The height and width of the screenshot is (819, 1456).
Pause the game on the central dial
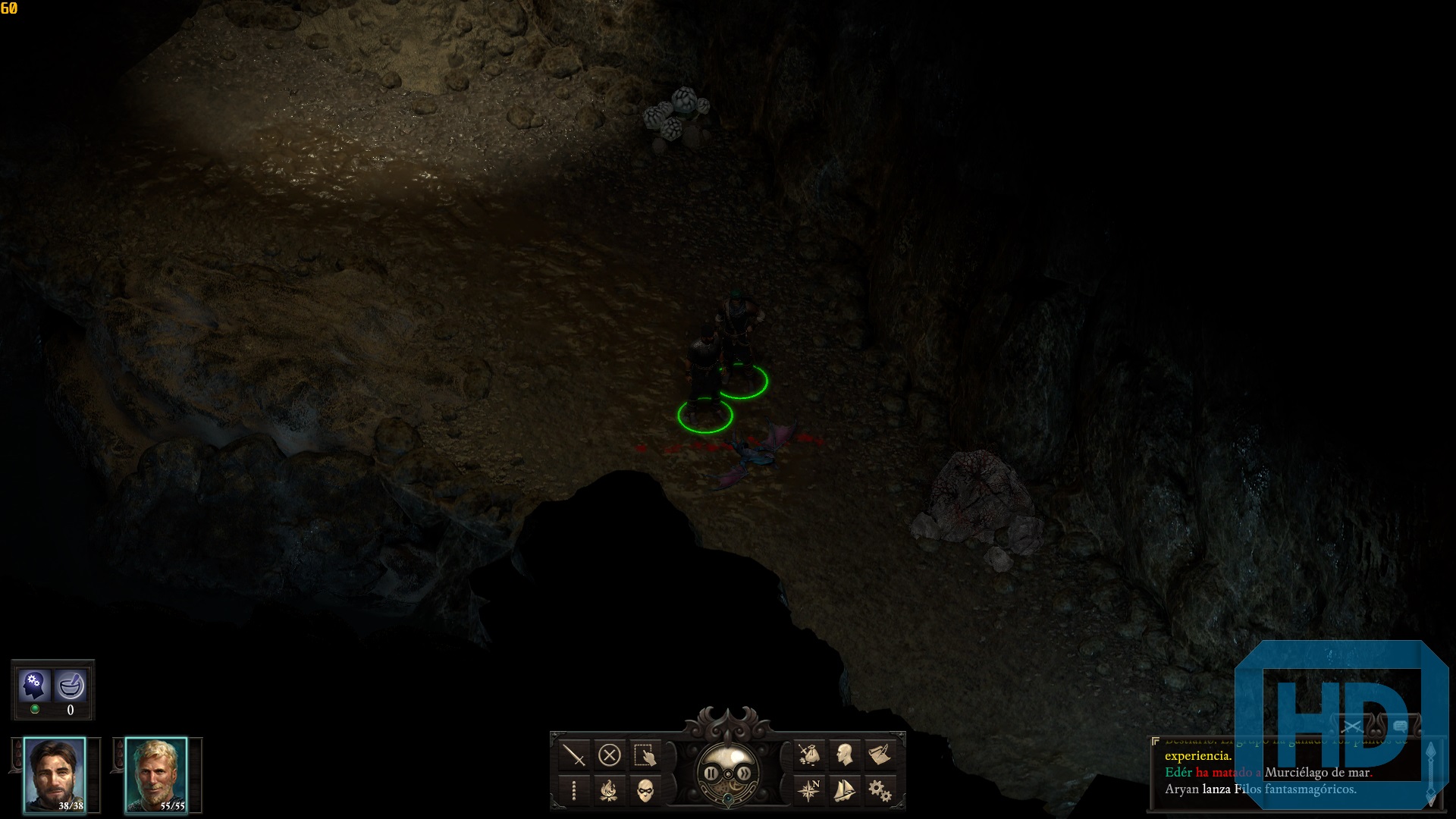coord(711,773)
